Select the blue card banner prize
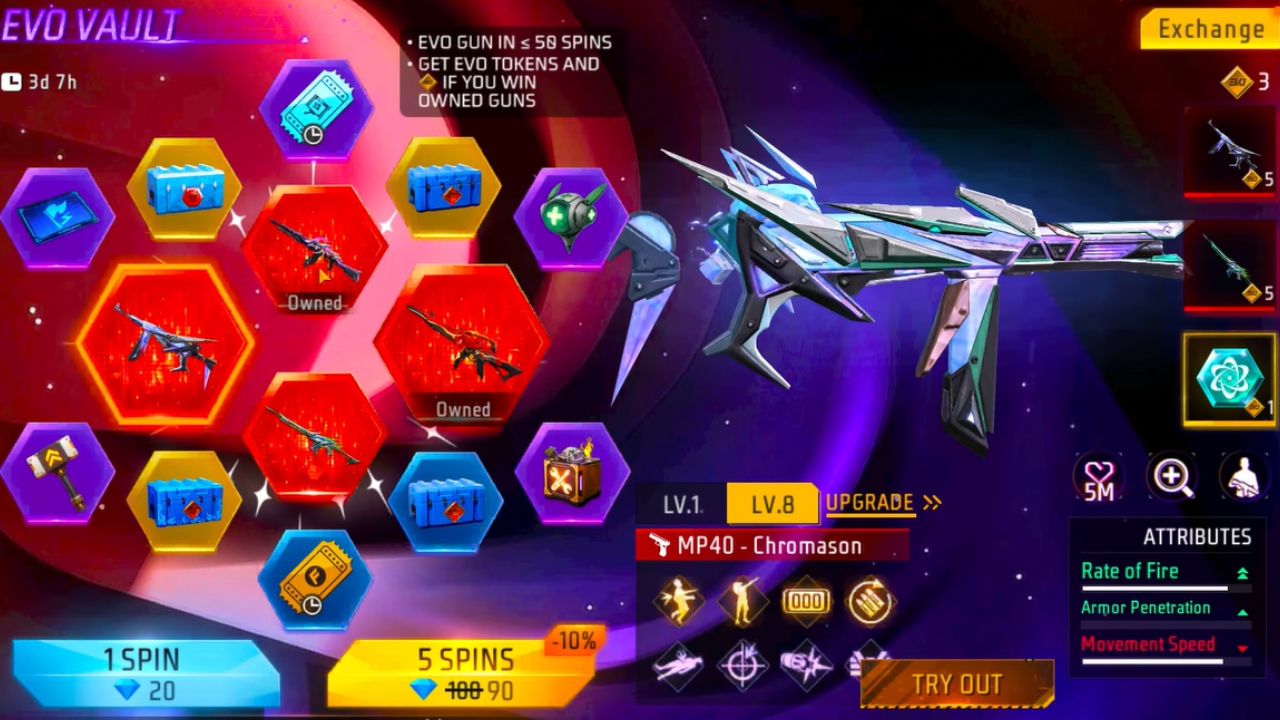Image resolution: width=1280 pixels, height=720 pixels. tap(57, 218)
